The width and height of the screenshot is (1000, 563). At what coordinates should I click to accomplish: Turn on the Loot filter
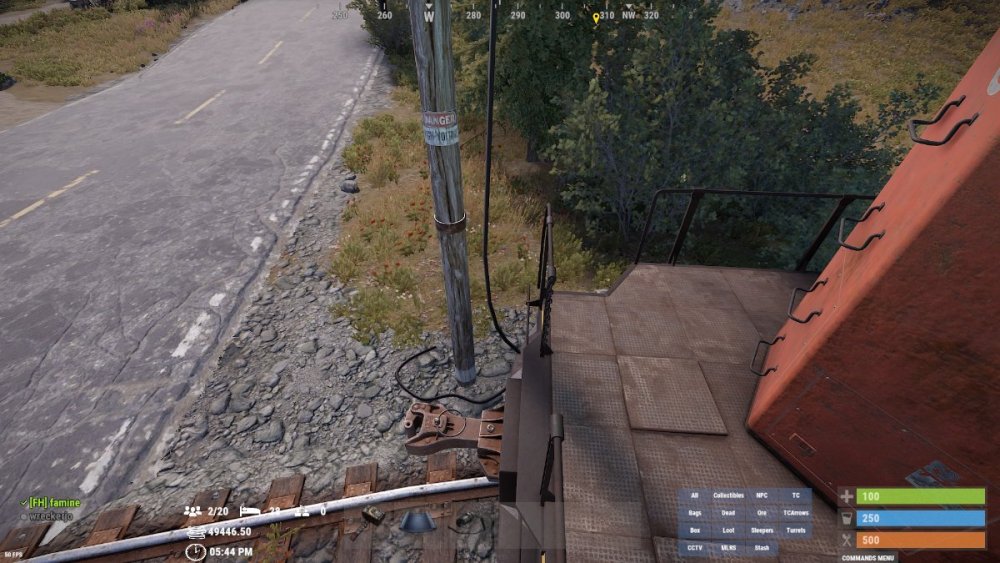pyautogui.click(x=728, y=531)
